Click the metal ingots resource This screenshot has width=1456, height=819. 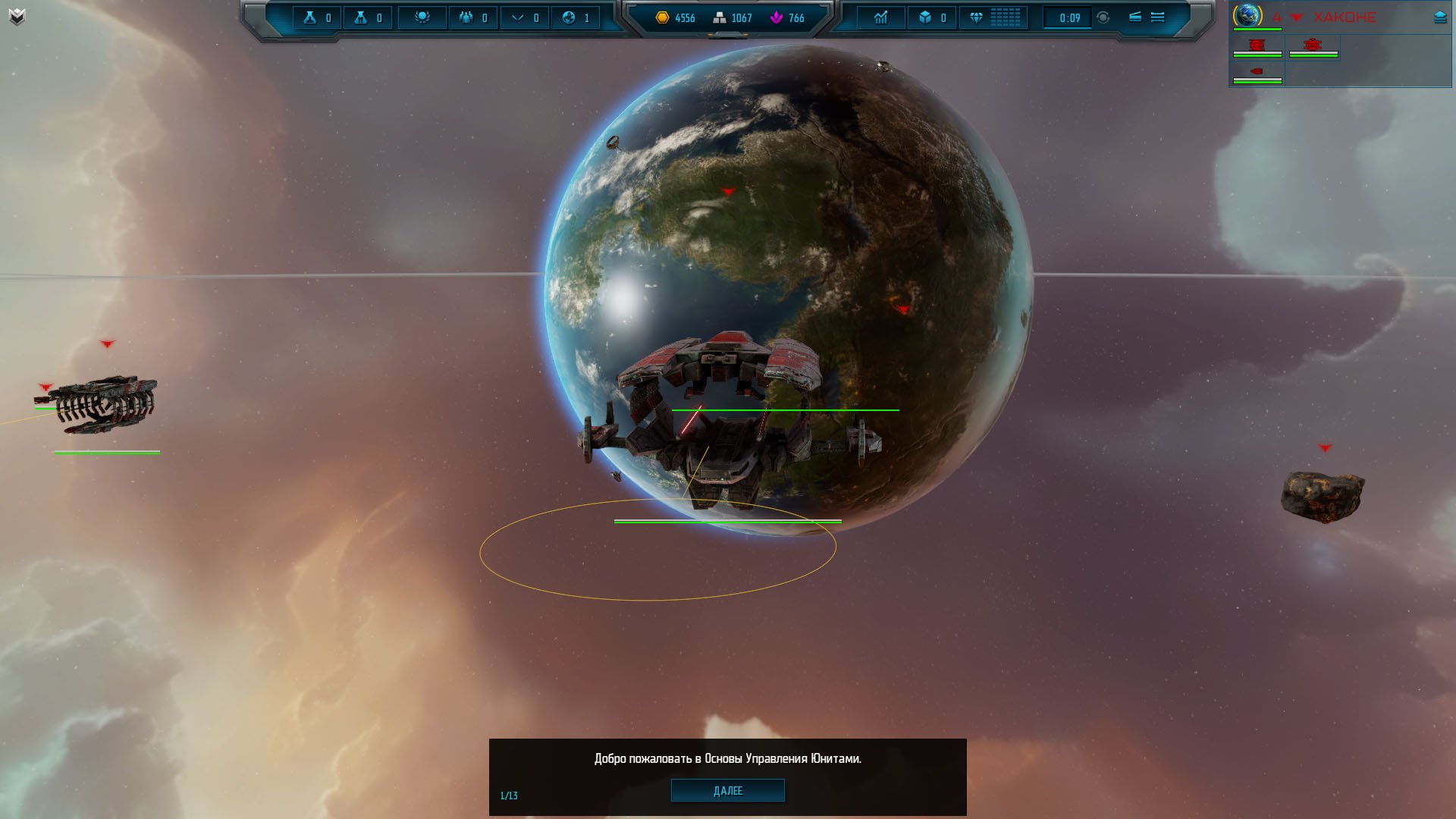pos(733,17)
